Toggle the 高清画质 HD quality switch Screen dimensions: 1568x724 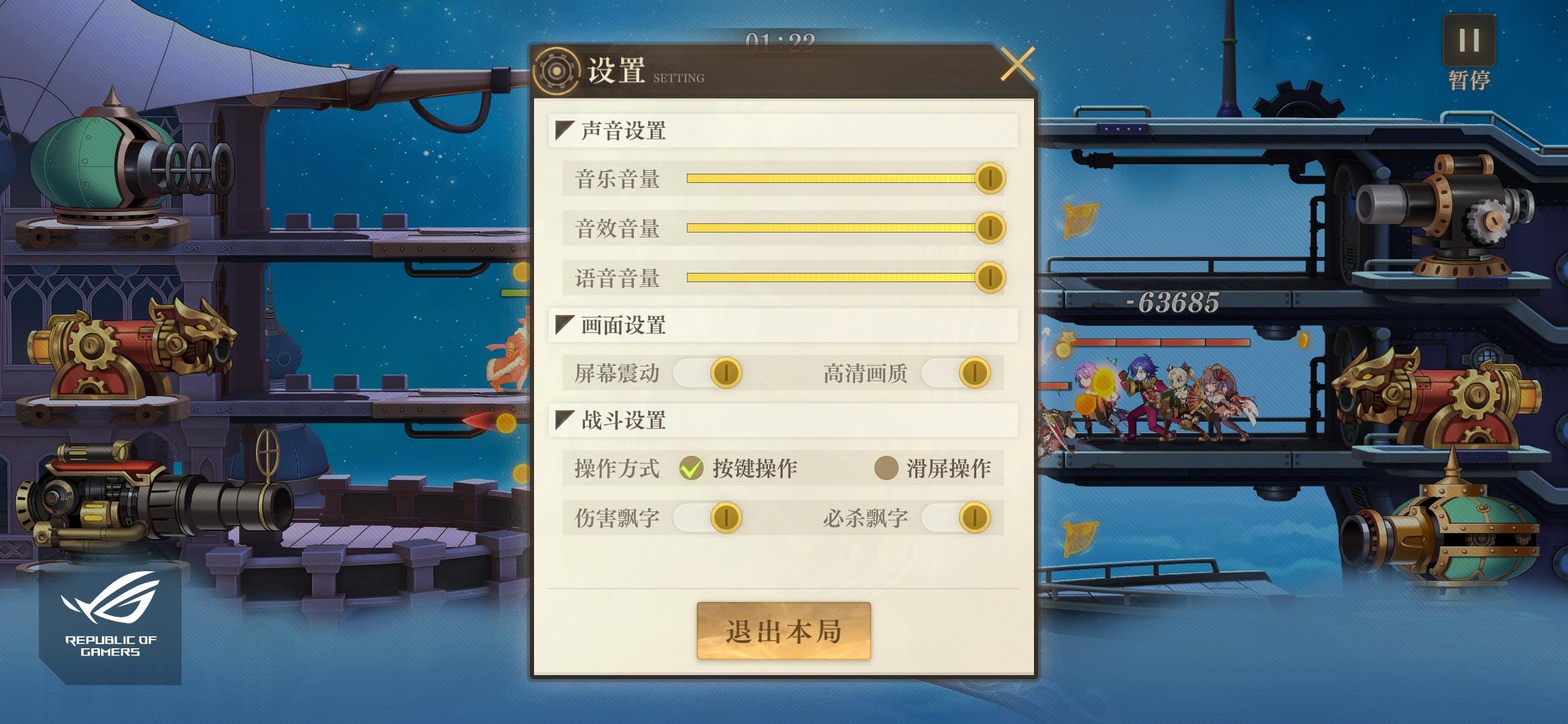click(972, 373)
